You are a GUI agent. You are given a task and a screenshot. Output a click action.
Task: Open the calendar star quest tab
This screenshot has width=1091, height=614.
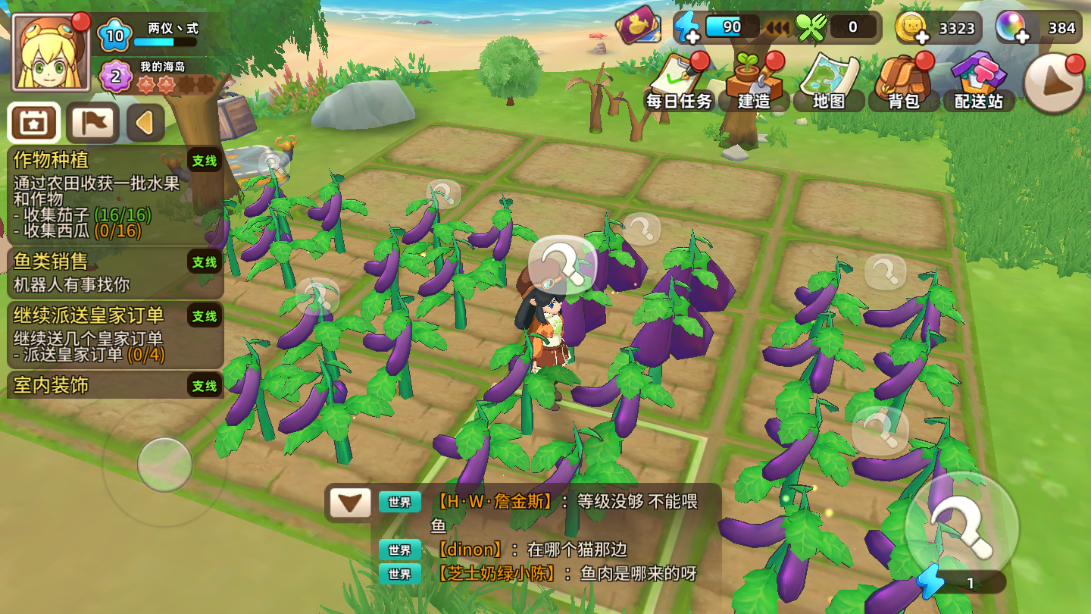point(34,123)
